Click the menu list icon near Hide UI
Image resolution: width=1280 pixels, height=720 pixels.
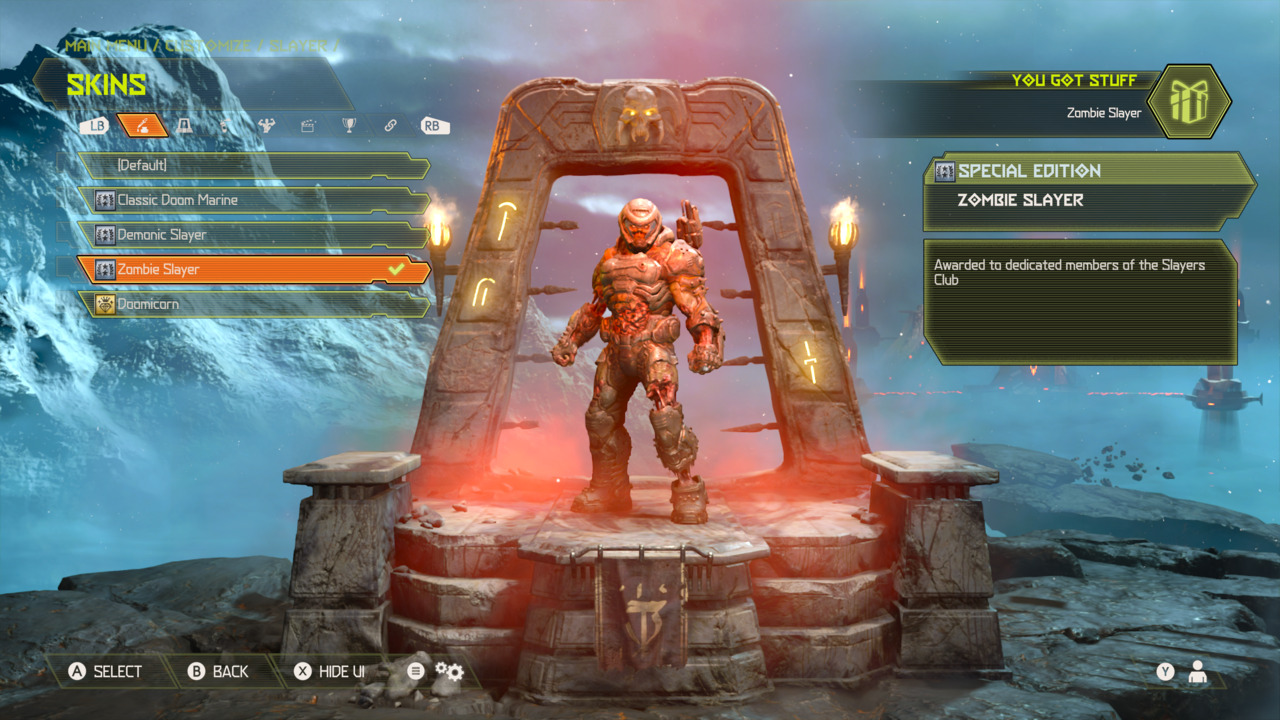(x=414, y=672)
